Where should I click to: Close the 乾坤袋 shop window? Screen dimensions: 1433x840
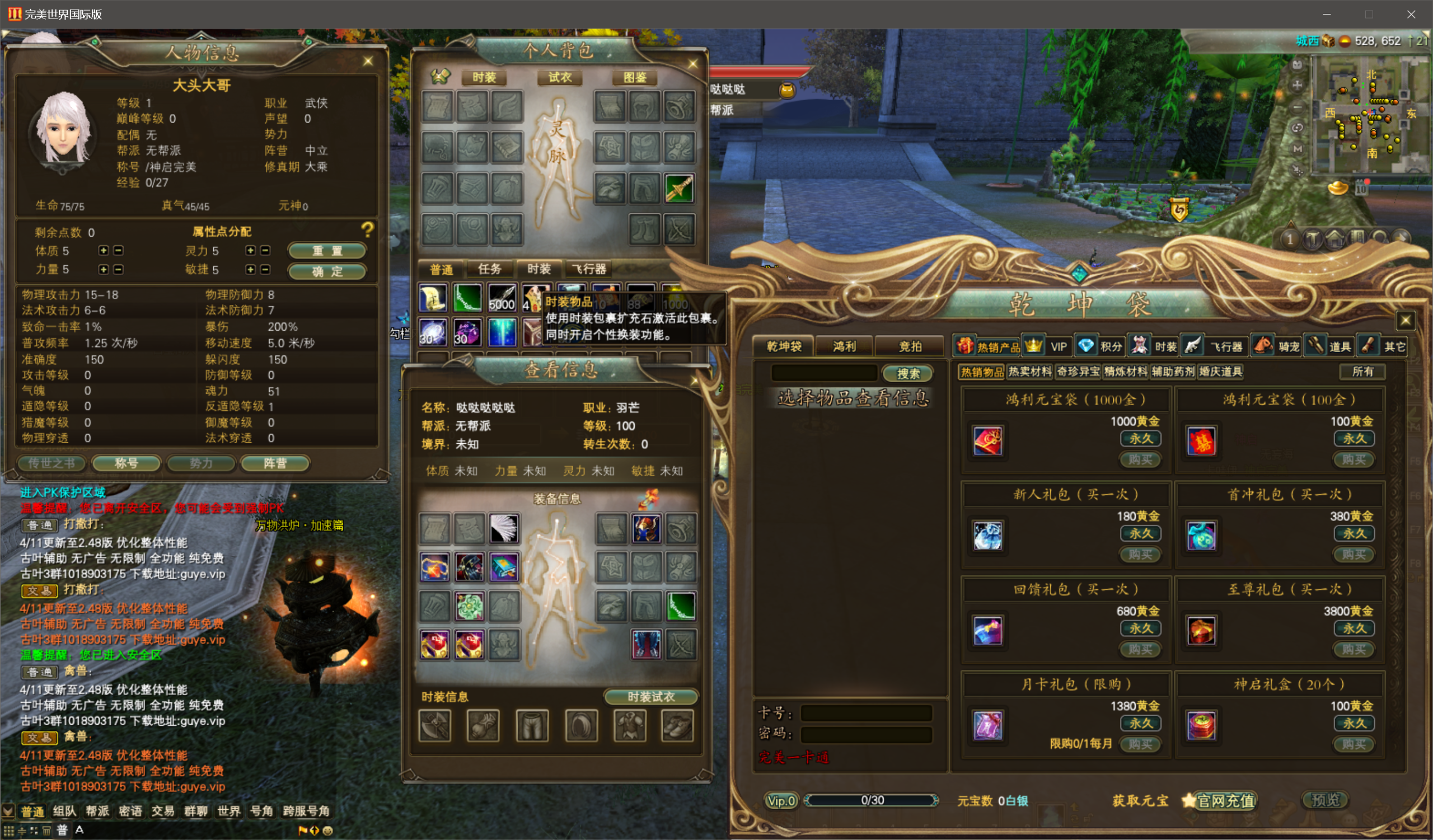click(1405, 321)
